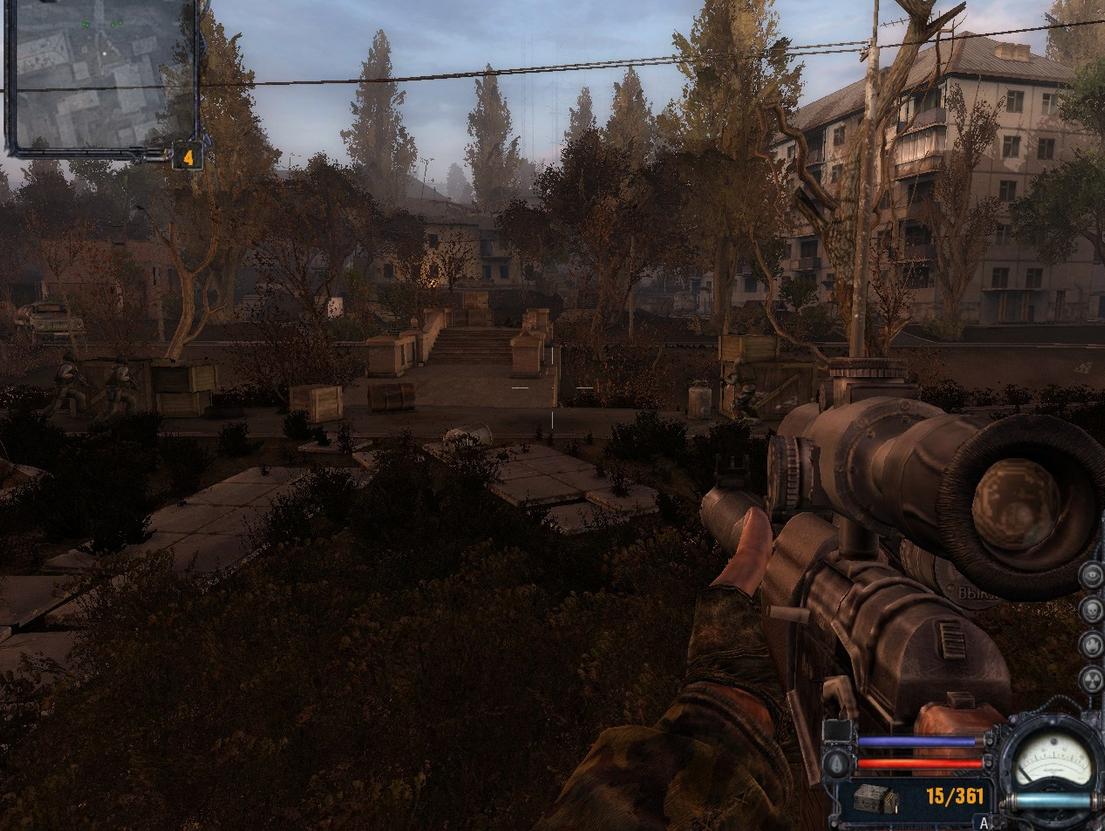The width and height of the screenshot is (1105, 831).
Task: Select the skull hazard indicator icon
Action: (1091, 609)
